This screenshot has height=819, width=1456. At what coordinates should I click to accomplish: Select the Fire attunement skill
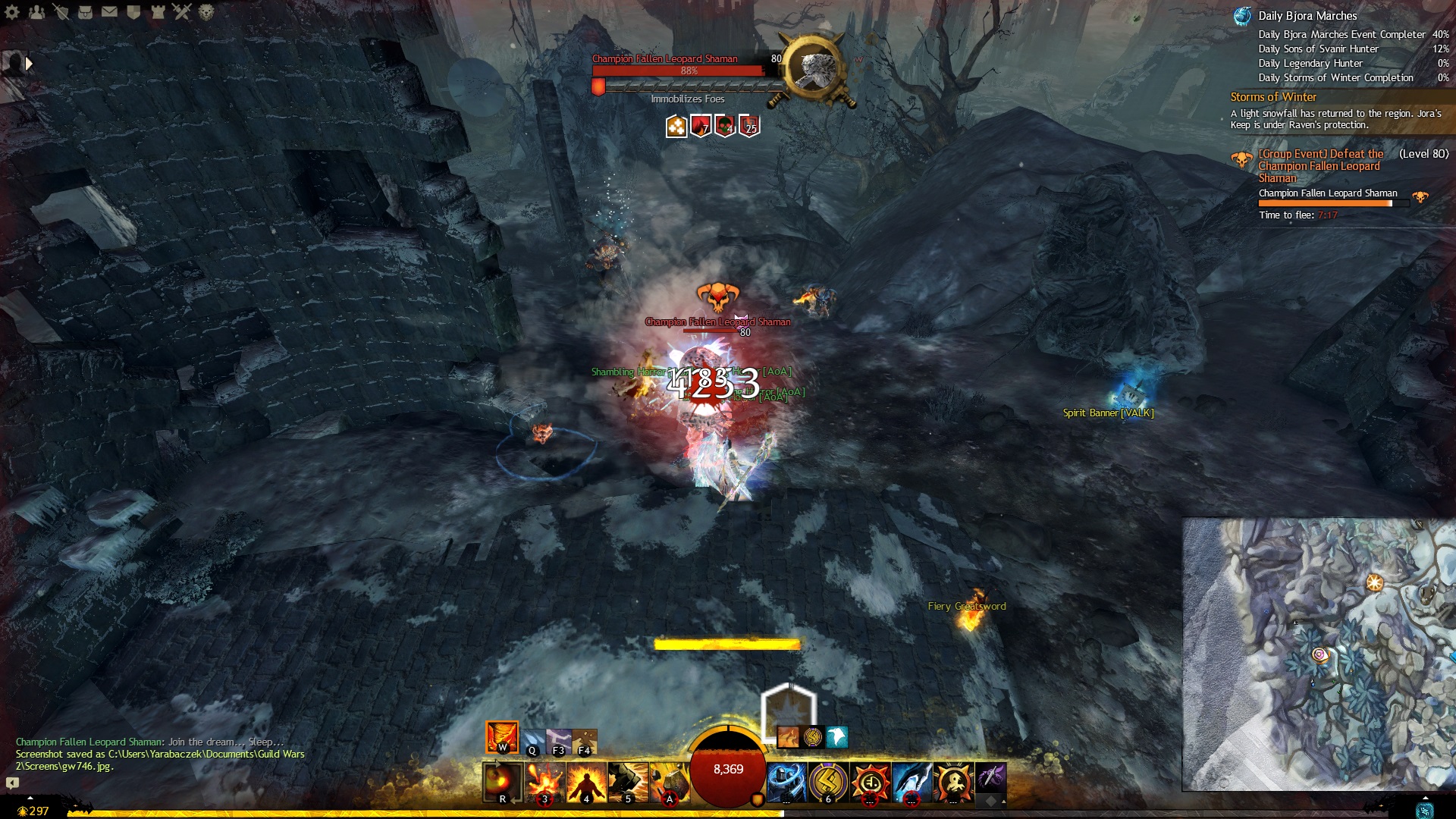(502, 737)
